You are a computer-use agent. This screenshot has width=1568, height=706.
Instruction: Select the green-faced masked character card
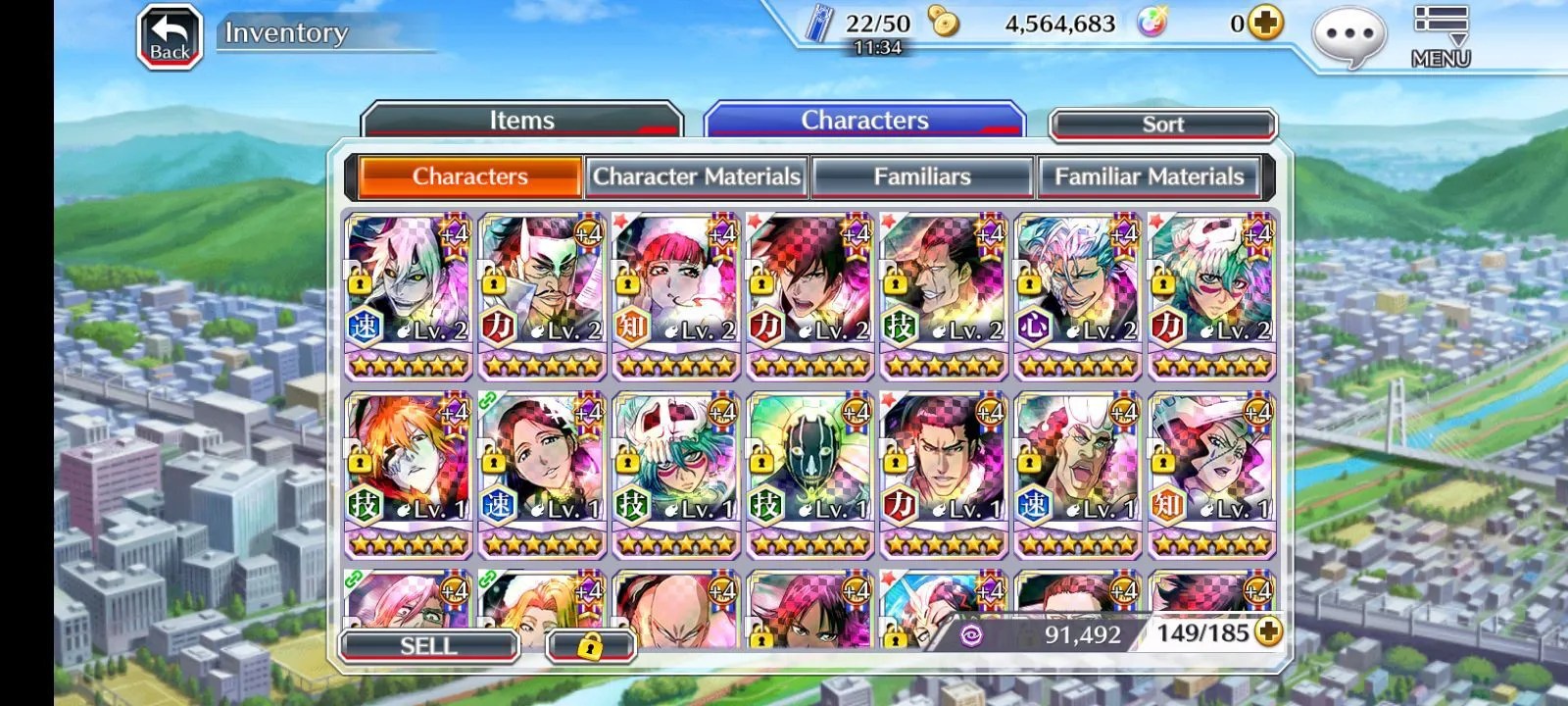809,473
